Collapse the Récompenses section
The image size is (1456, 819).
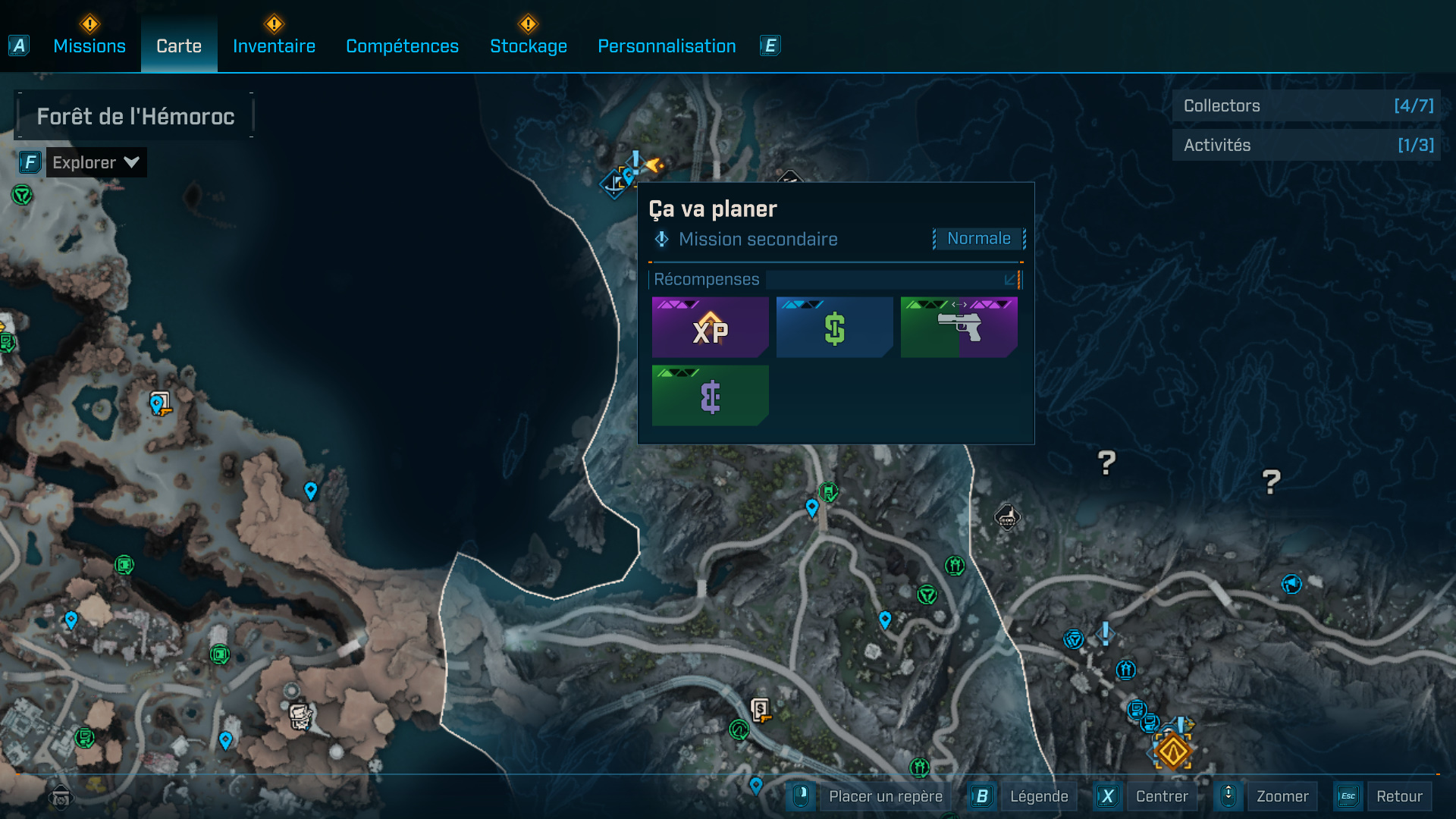tap(1010, 280)
